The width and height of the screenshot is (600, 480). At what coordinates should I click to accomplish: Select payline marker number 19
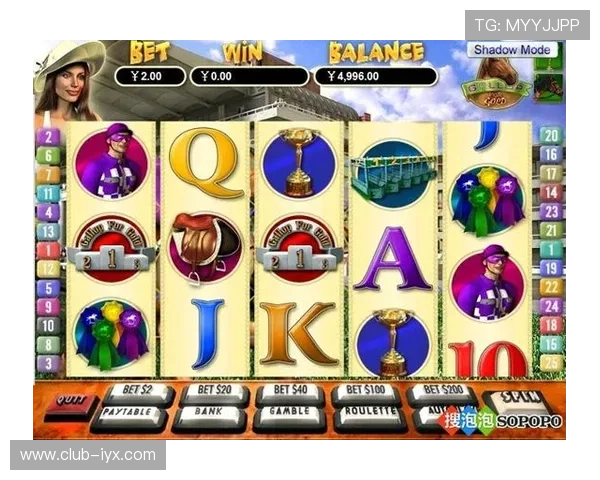(x=550, y=269)
